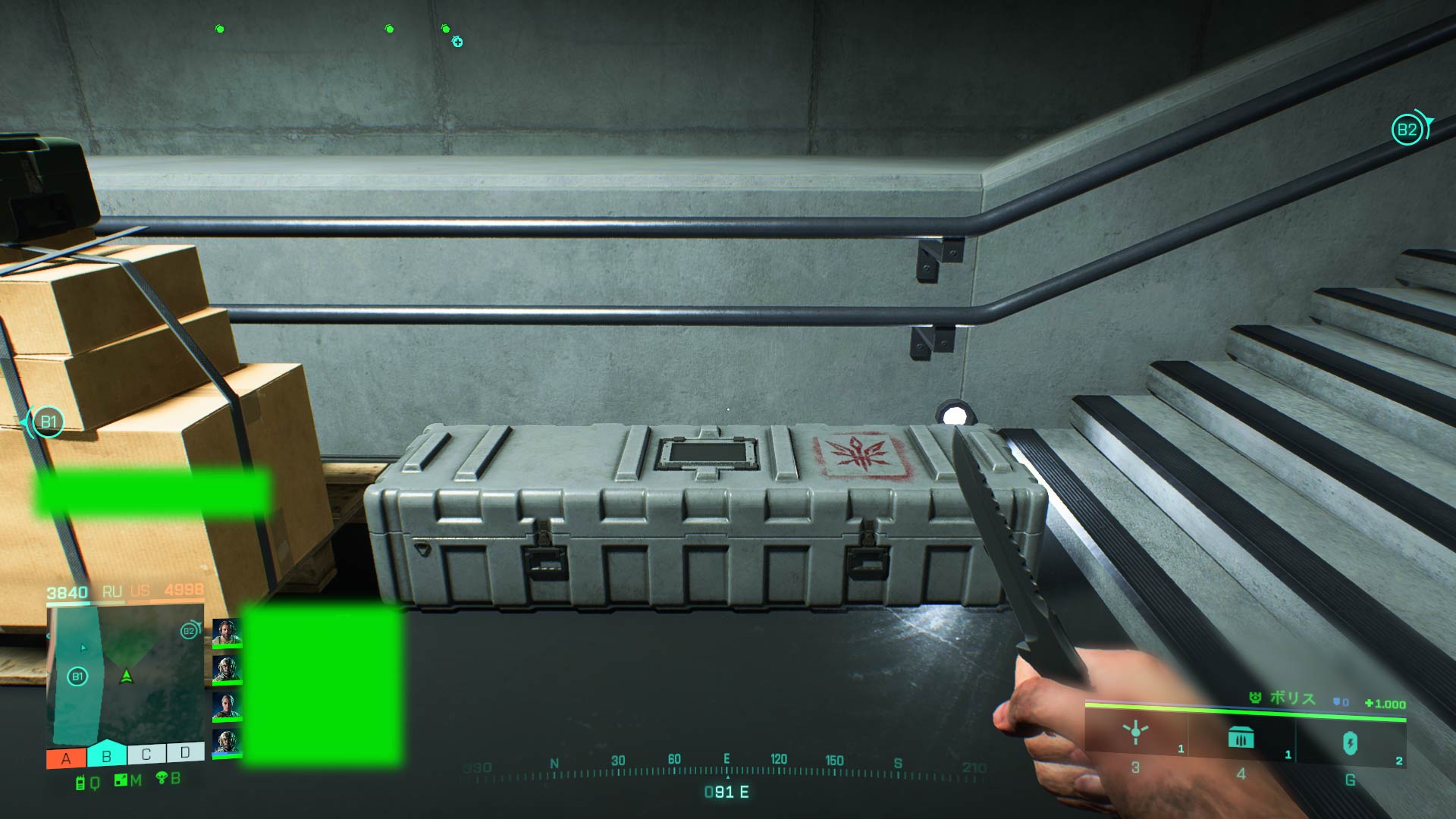
Task: Choose objective flag D in the capture bar
Action: (x=185, y=752)
